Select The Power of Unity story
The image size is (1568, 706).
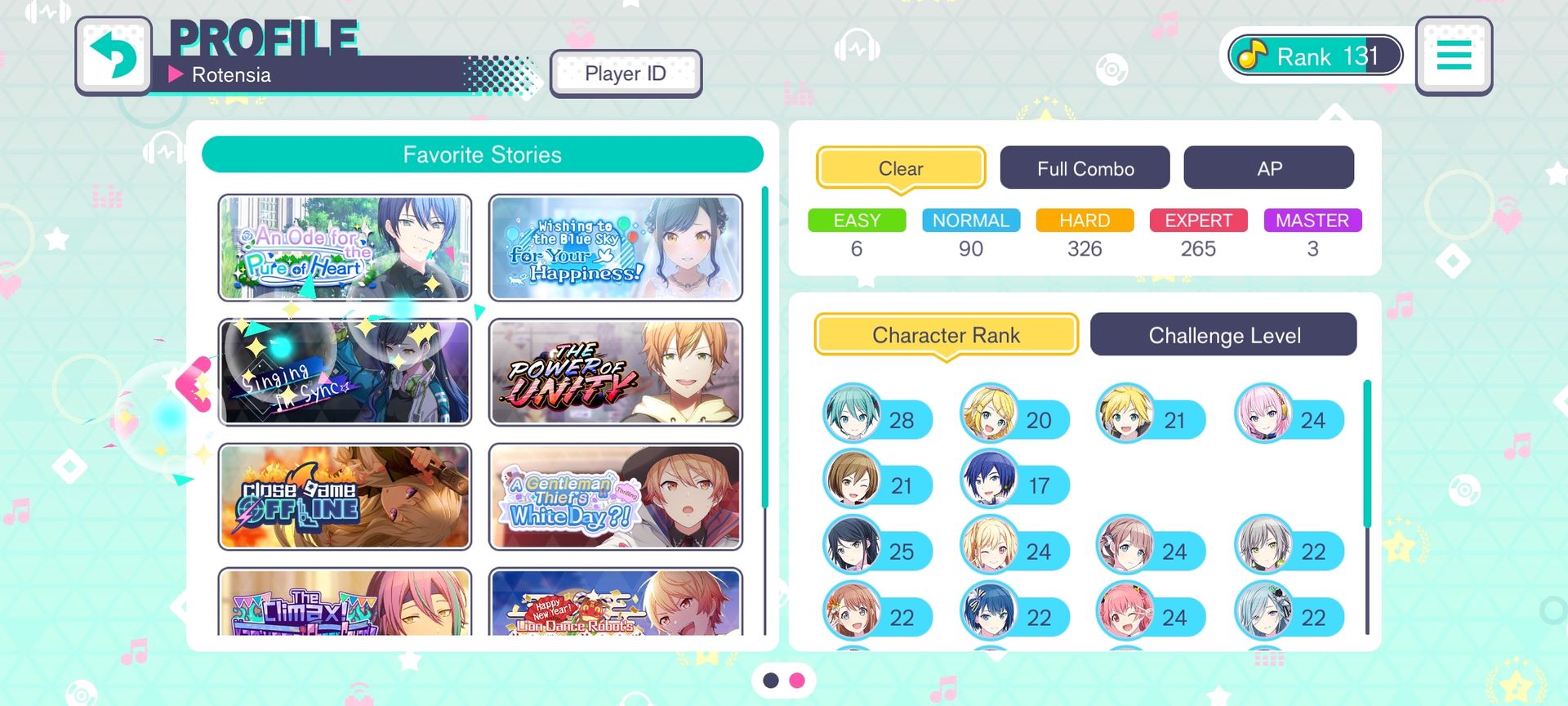tap(615, 373)
